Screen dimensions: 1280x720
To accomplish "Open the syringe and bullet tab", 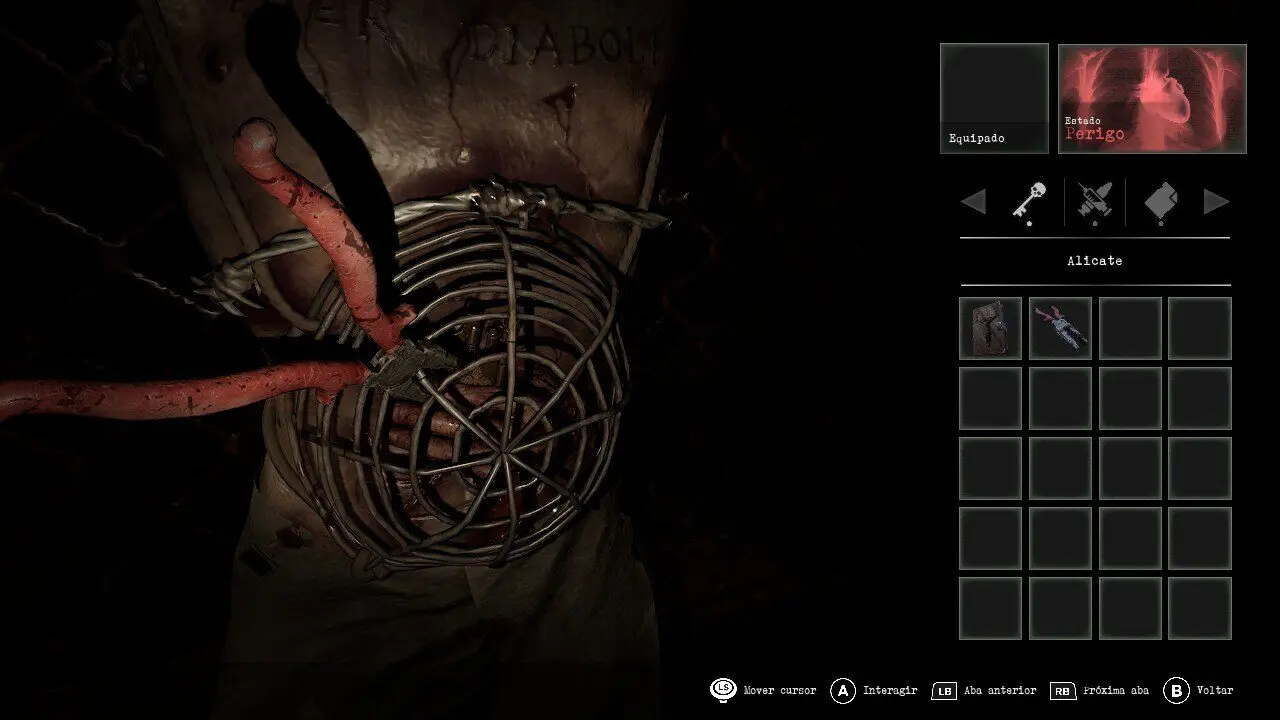I will tap(1094, 201).
